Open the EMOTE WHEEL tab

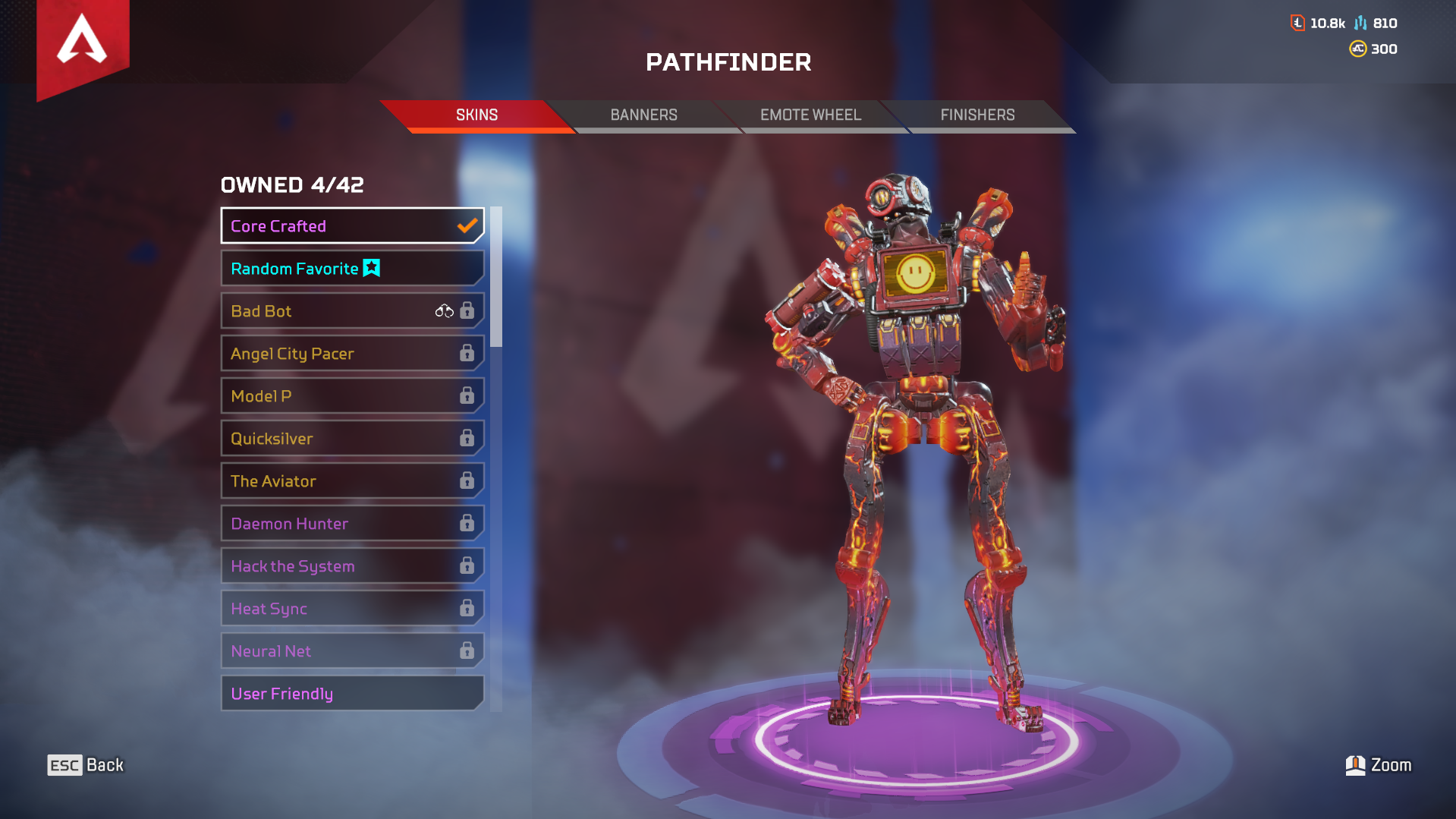coord(810,115)
